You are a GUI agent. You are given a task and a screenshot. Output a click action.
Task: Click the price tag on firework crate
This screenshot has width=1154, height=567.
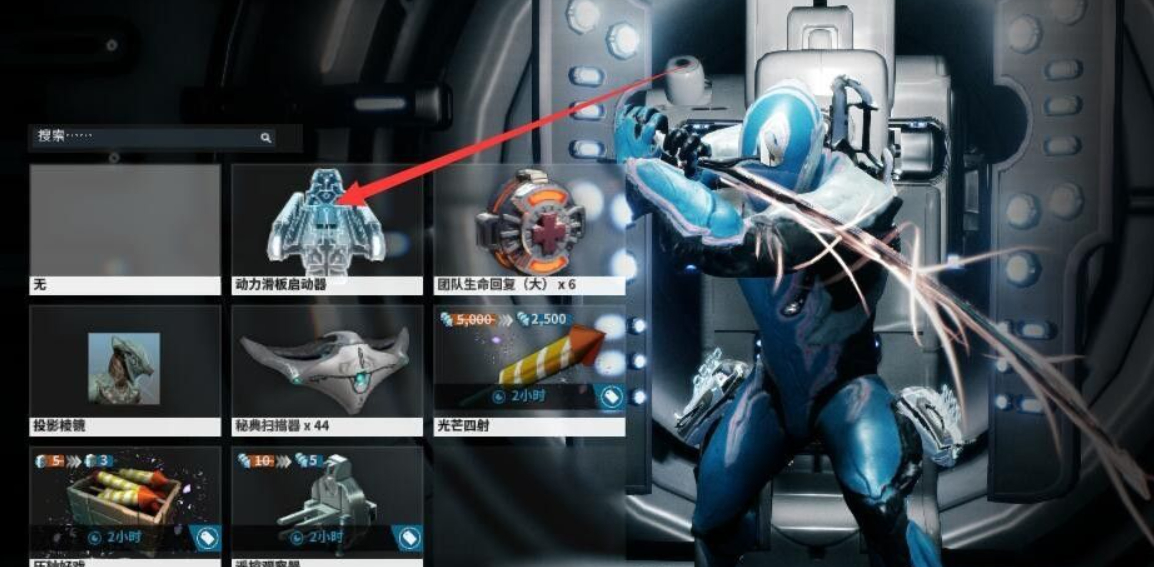[x=207, y=537]
